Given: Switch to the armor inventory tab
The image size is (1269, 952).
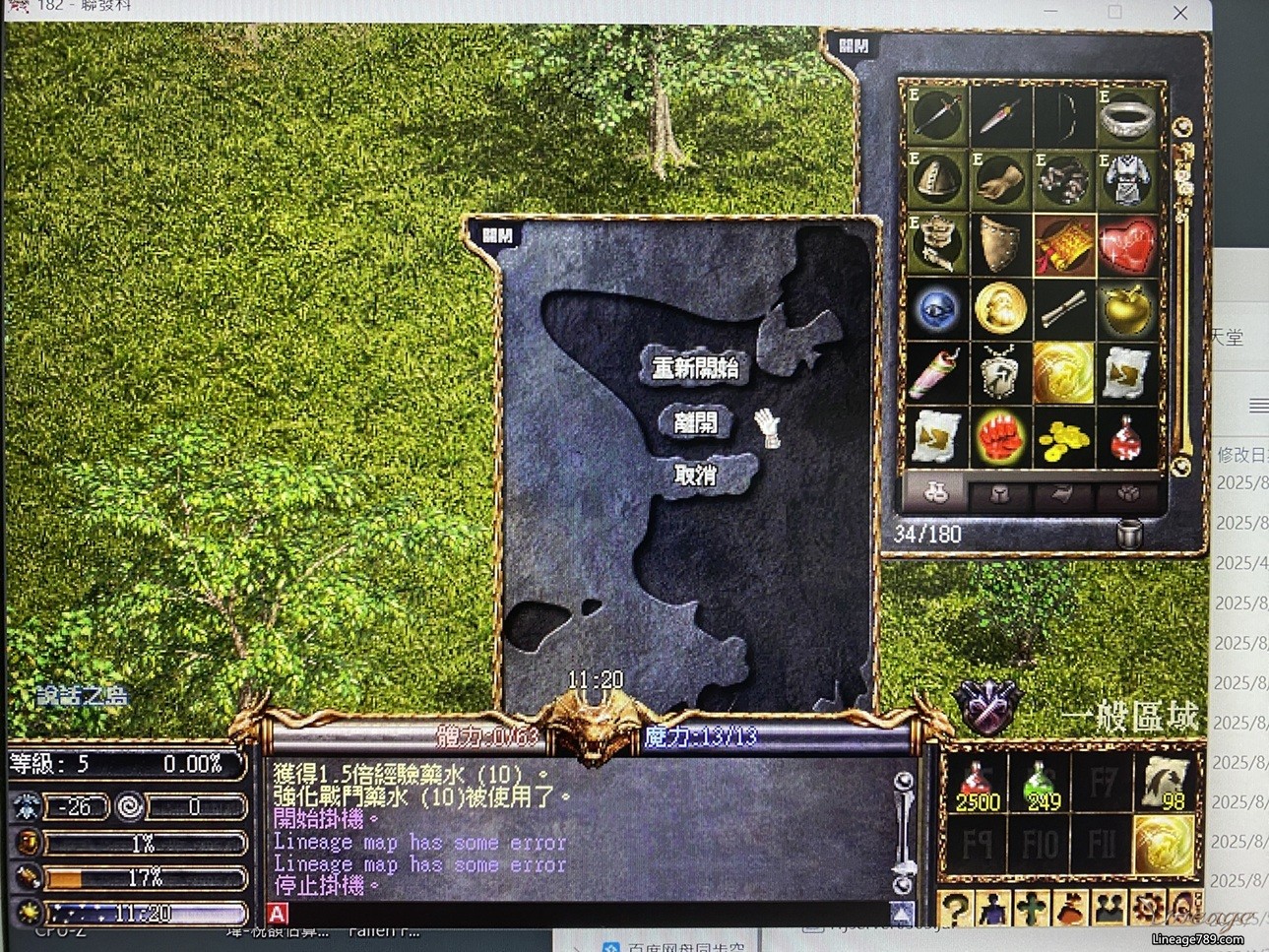Looking at the screenshot, I should click(999, 494).
